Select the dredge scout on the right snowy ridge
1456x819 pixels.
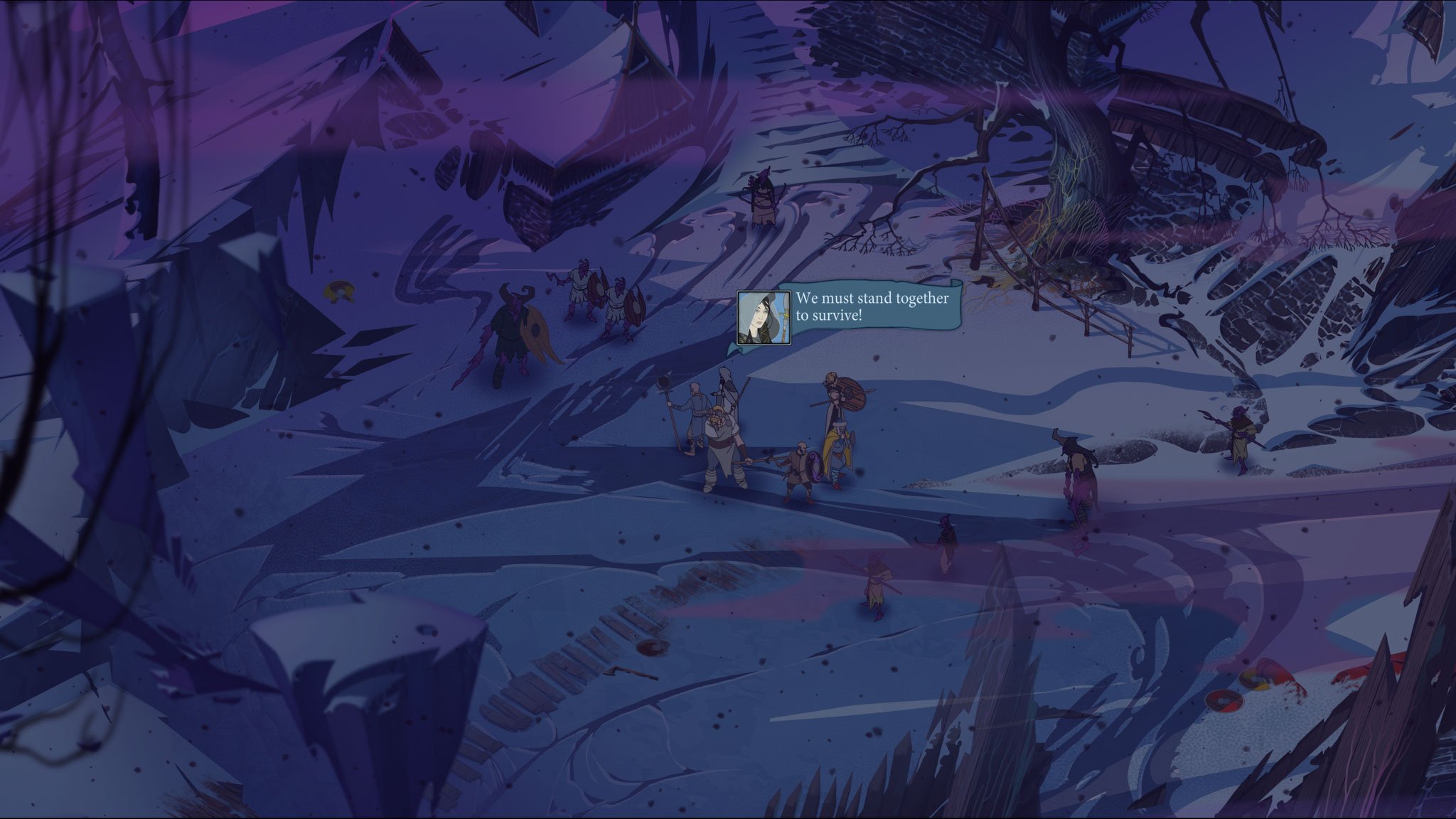(x=1238, y=434)
